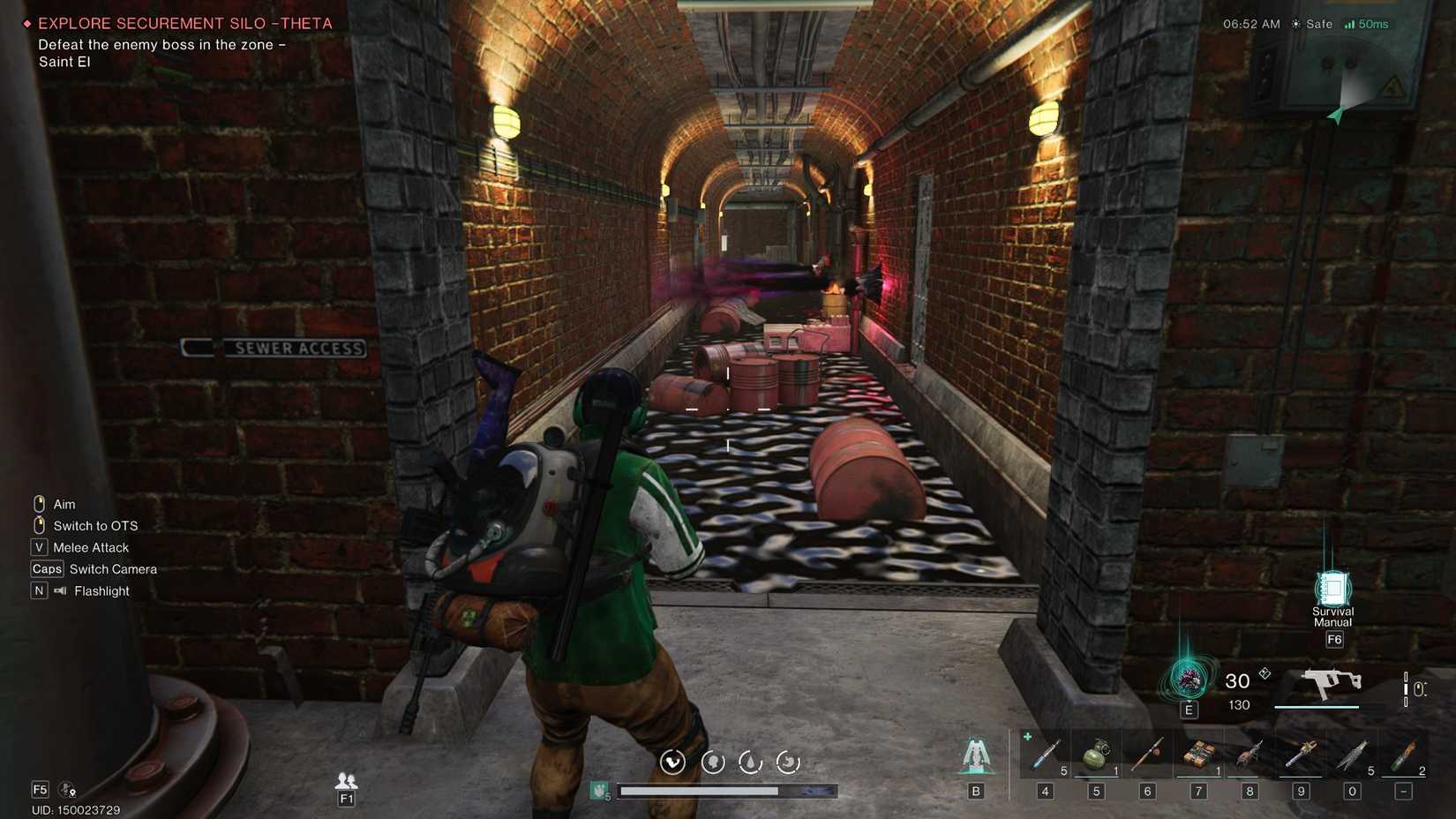
Task: Click the thirst droplet status circle
Action: coord(750,761)
